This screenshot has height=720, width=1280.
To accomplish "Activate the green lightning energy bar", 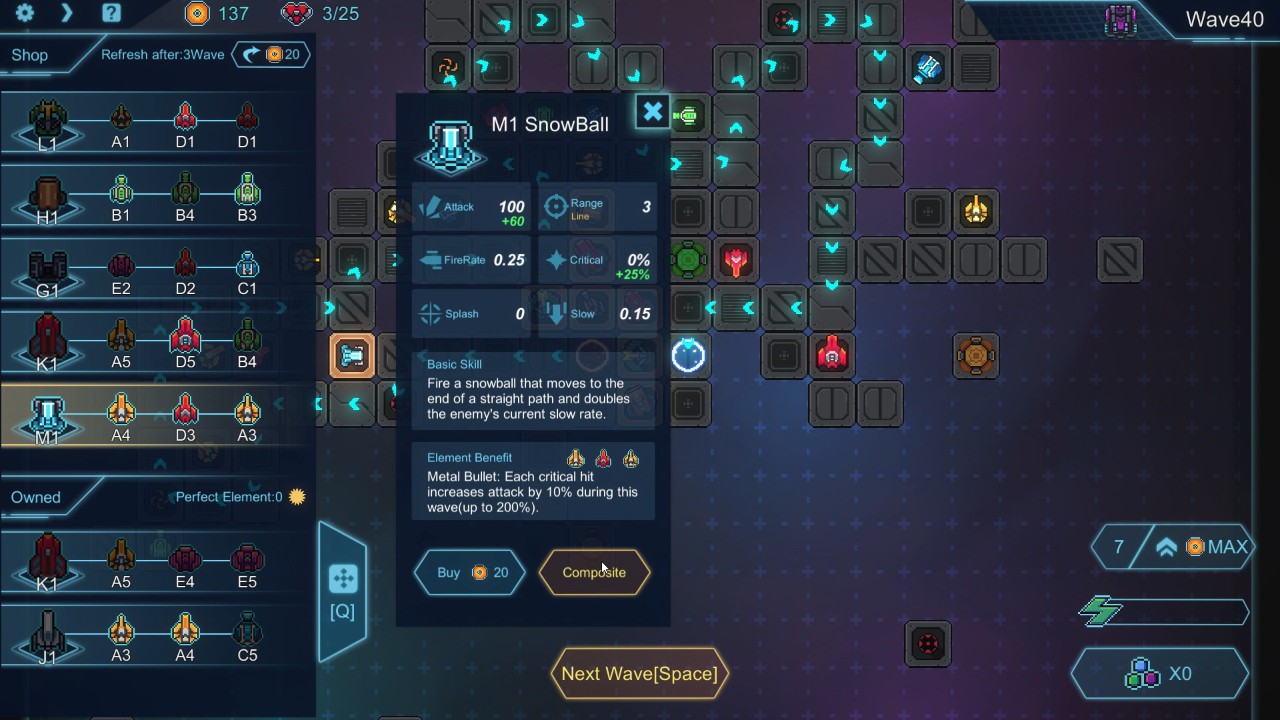I will coord(1165,611).
